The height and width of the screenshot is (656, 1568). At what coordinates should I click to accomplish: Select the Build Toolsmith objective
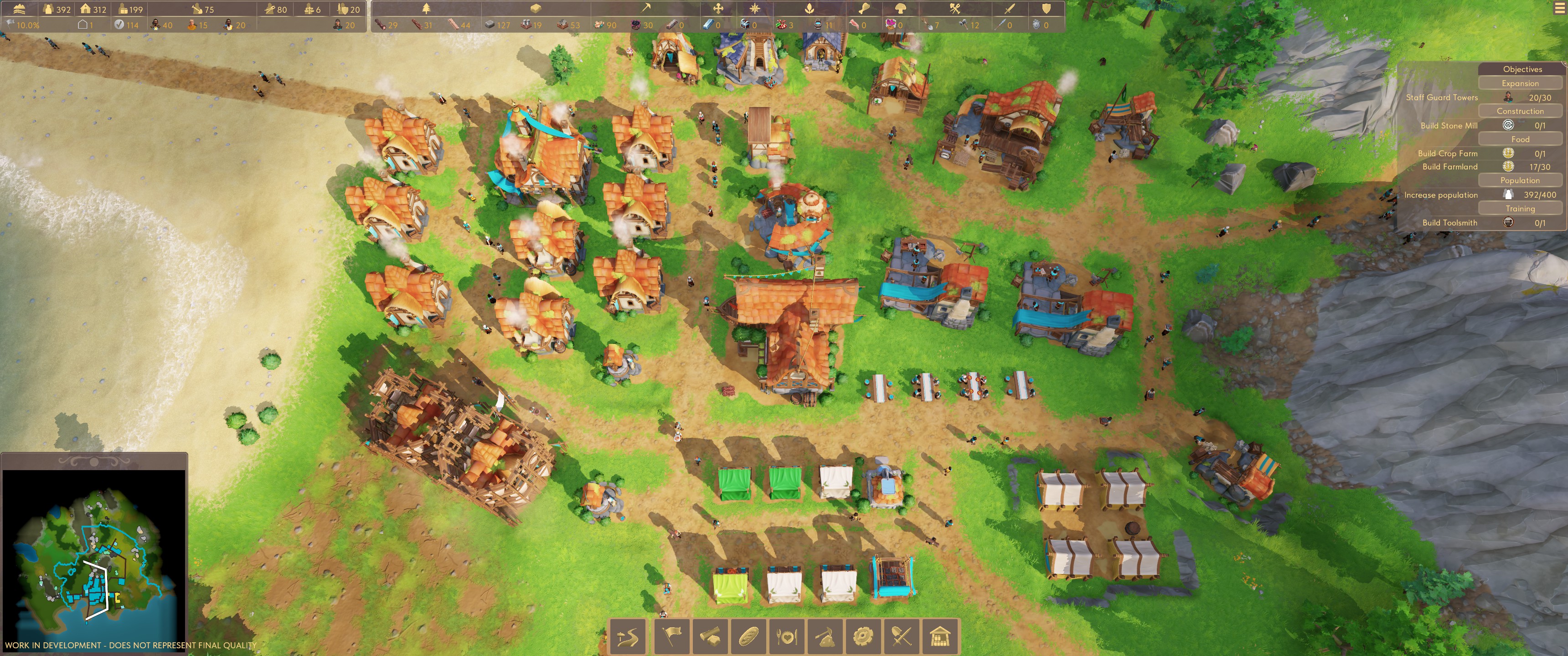[x=1449, y=223]
